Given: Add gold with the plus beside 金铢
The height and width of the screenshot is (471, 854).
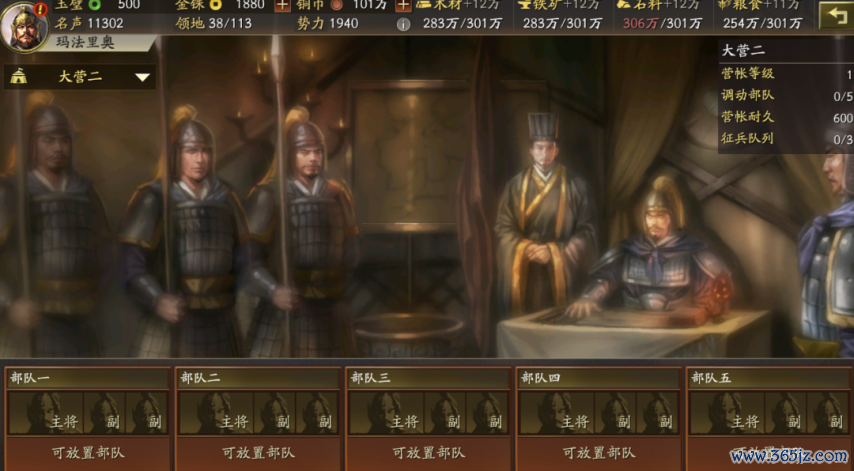Looking at the screenshot, I should pyautogui.click(x=282, y=5).
